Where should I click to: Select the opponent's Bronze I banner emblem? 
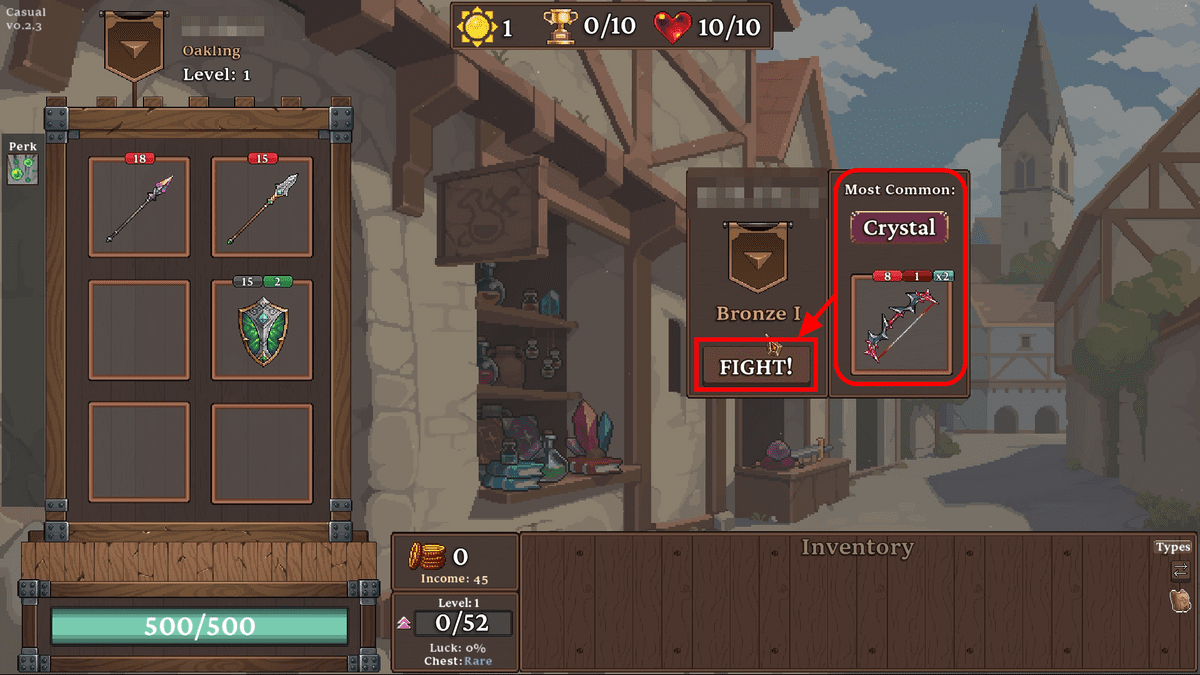tap(757, 257)
